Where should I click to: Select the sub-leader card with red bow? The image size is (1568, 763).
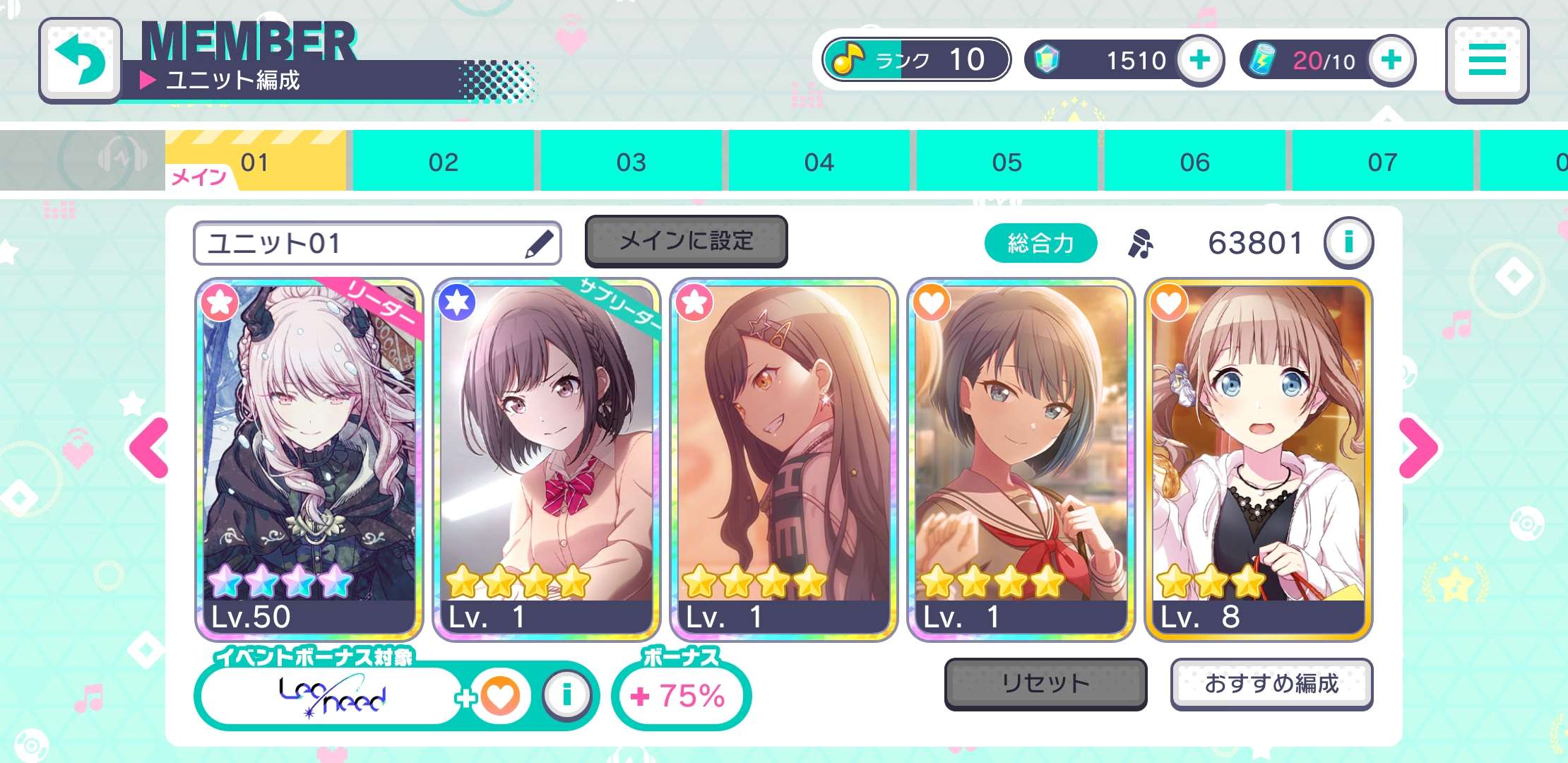tap(546, 459)
